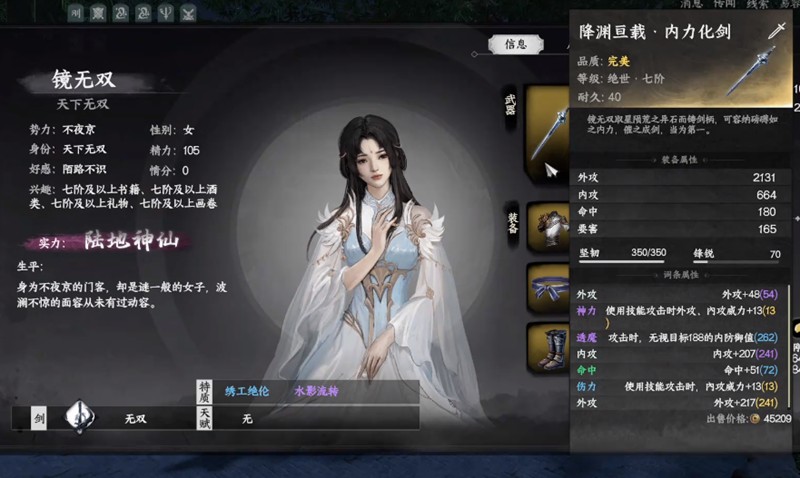Select the chest armor equipment slot
Screen dimensions: 800x478
click(548, 222)
